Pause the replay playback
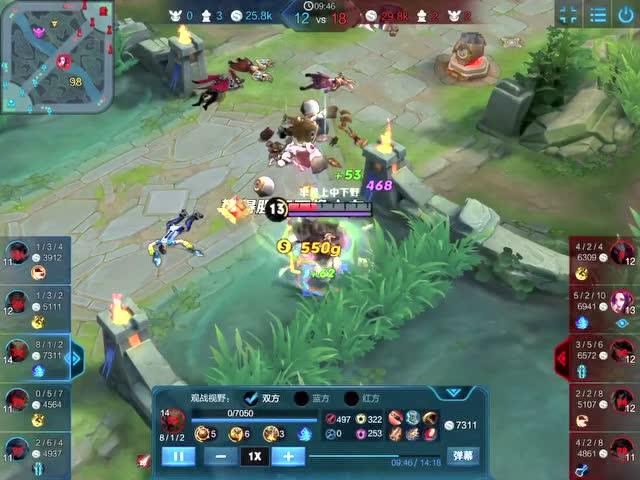640x480 pixels. tap(178, 456)
